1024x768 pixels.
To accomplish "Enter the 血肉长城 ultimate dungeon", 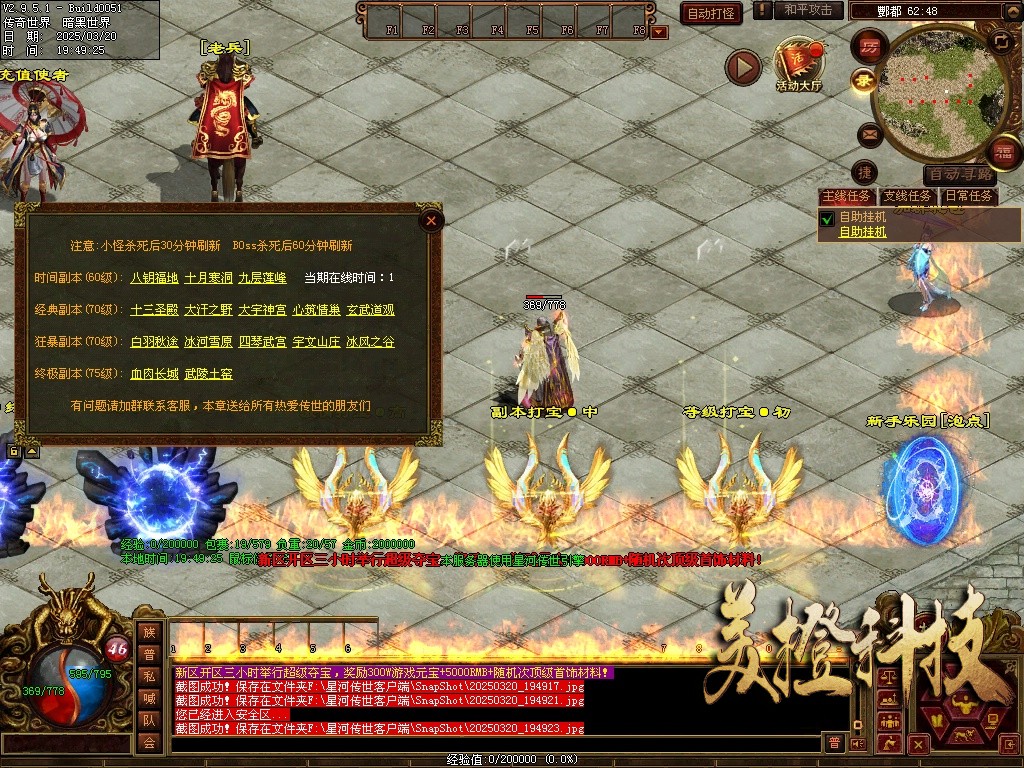I will point(154,374).
